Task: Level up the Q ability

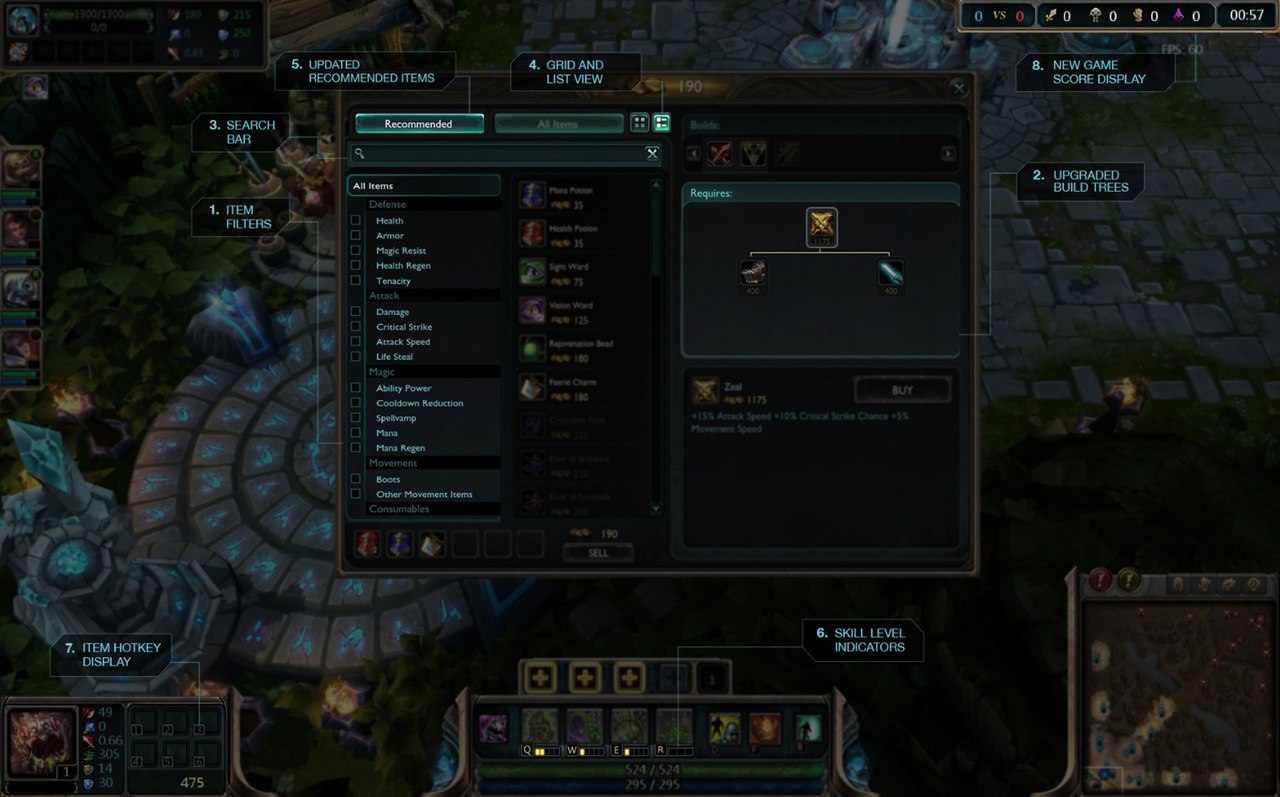Action: tap(541, 678)
